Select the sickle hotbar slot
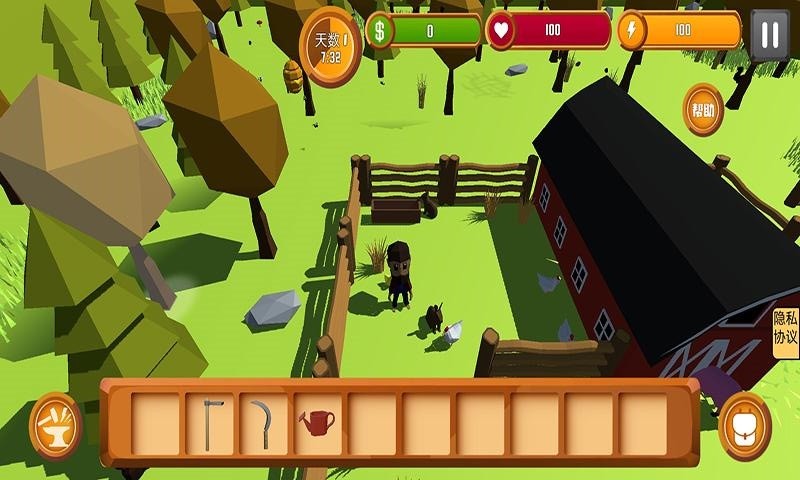The height and width of the screenshot is (480, 800). point(263,423)
